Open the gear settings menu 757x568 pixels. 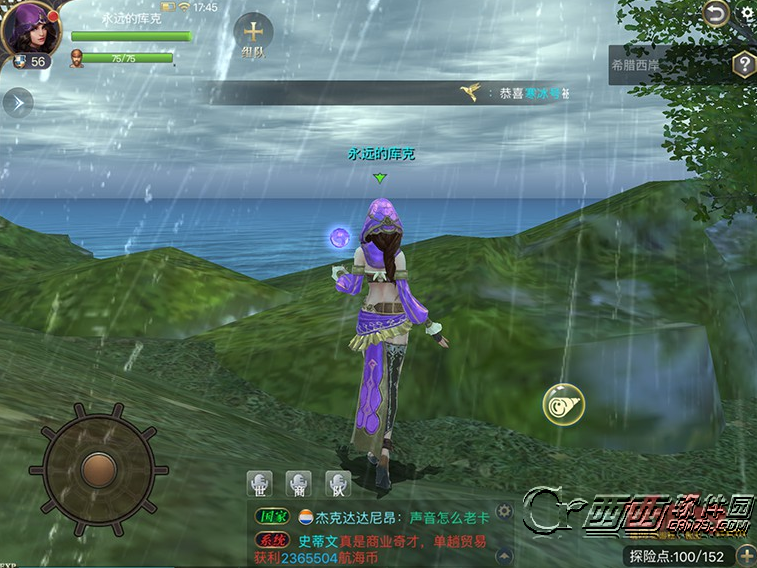[747, 13]
